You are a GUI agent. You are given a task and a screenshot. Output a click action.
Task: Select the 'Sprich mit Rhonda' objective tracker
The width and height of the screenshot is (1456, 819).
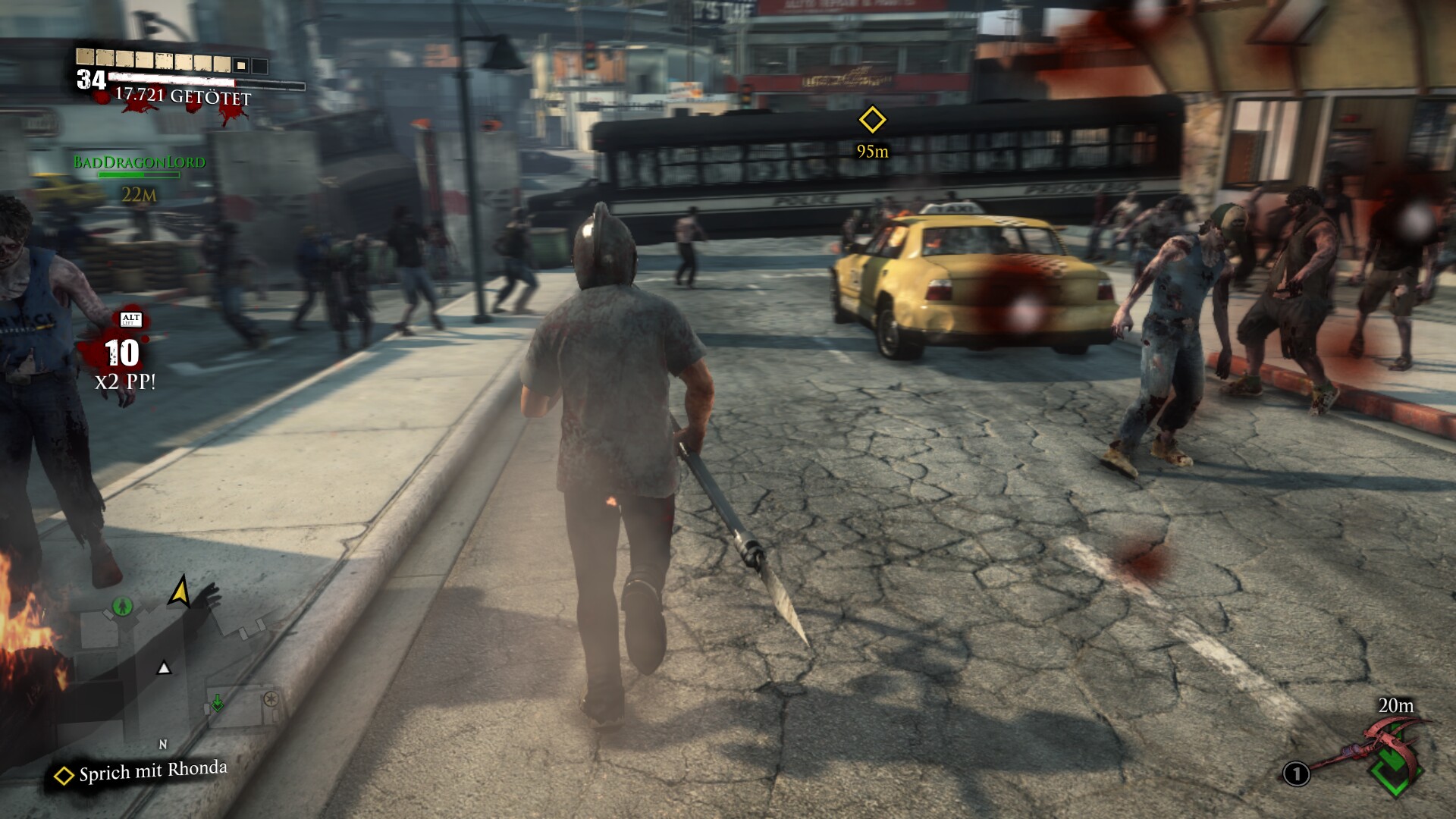pos(142,772)
